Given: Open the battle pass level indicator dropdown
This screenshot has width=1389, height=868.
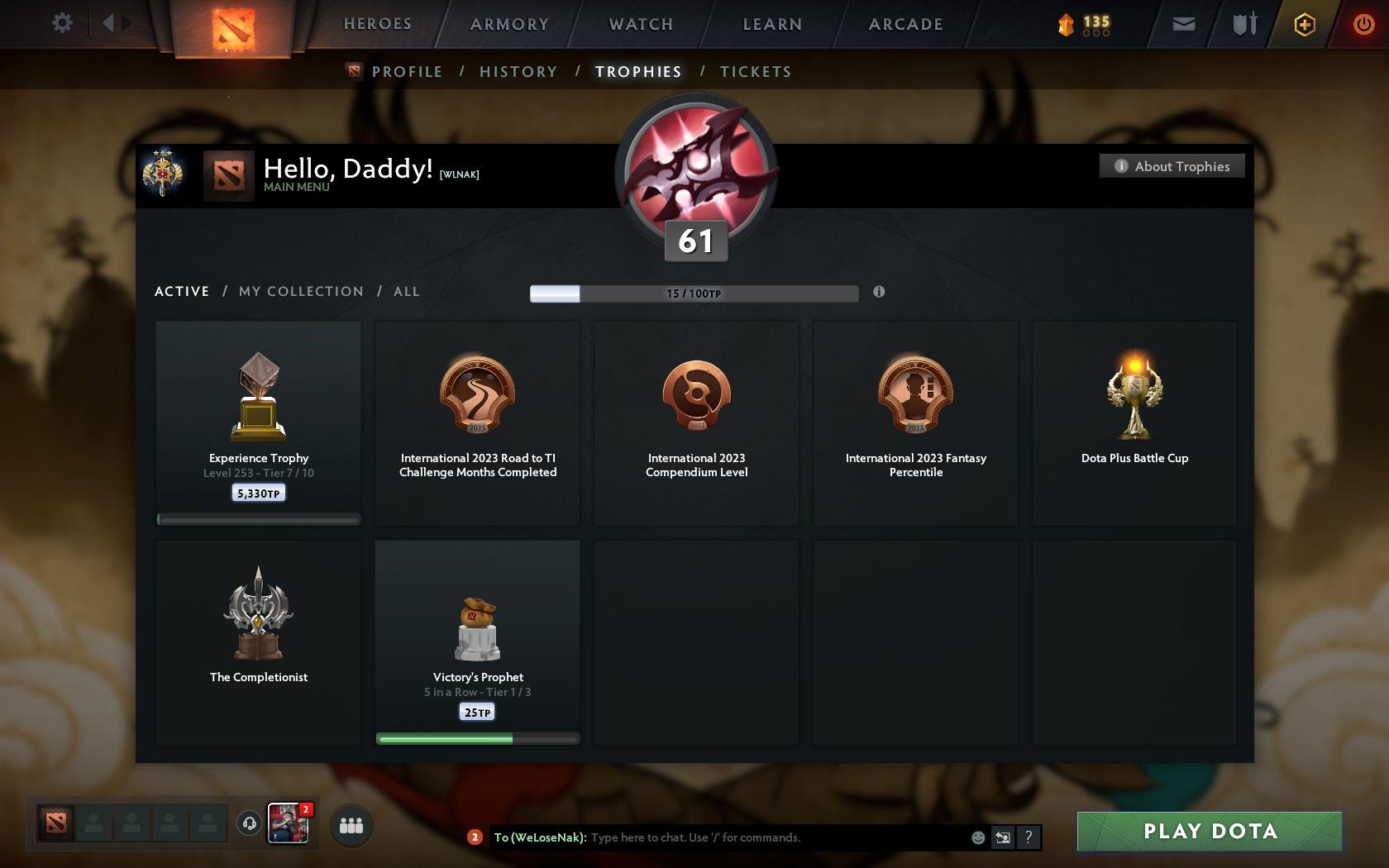Looking at the screenshot, I should pos(1083,24).
